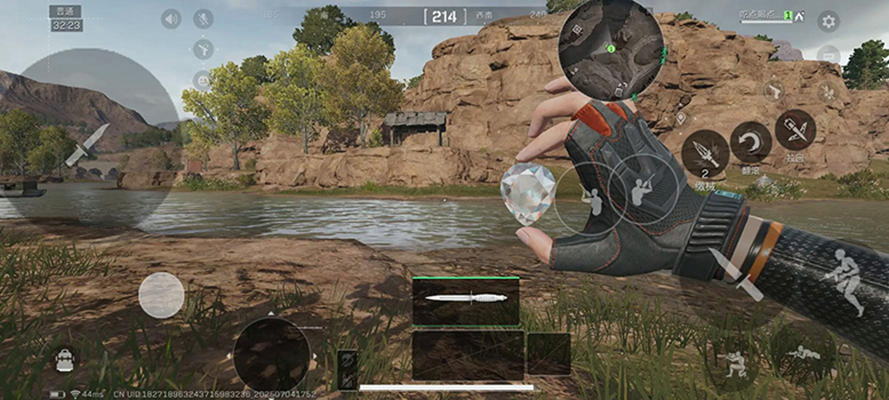Open the emote smiley face button
Image resolution: width=889 pixels, height=400 pixels.
click(x=203, y=80)
